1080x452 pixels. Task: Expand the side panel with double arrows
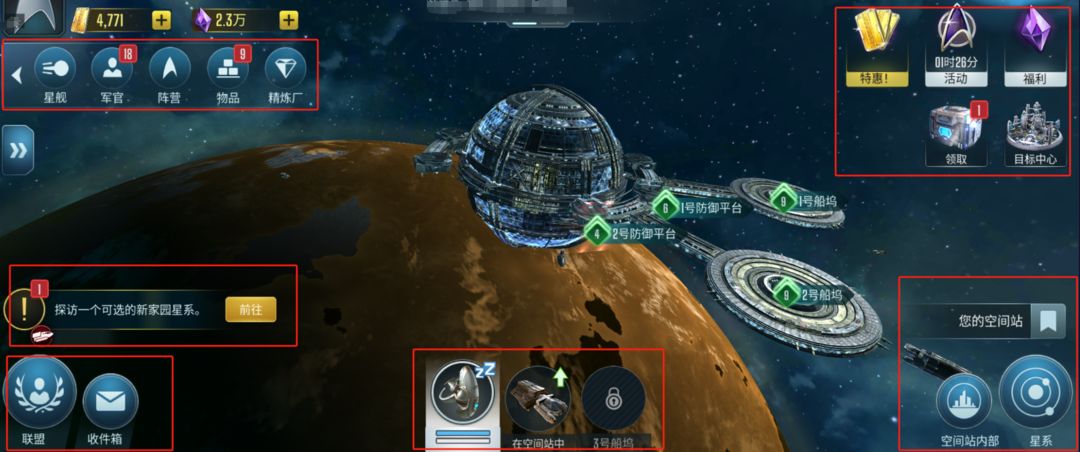click(x=17, y=150)
